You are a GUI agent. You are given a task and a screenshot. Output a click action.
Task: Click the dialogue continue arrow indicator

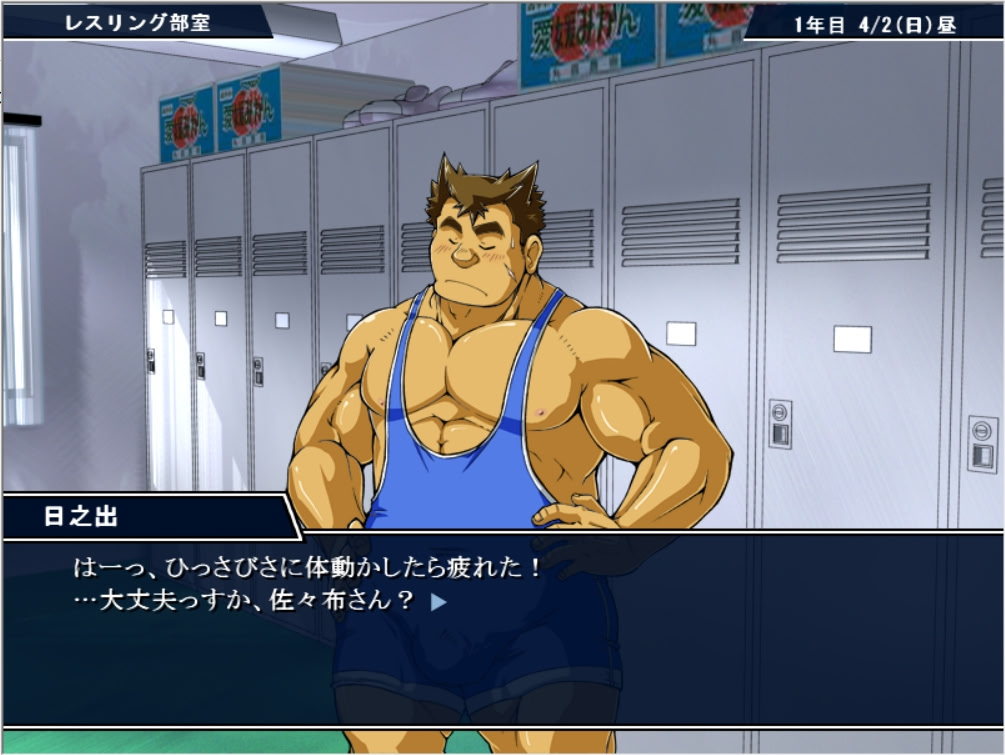pyautogui.click(x=437, y=602)
